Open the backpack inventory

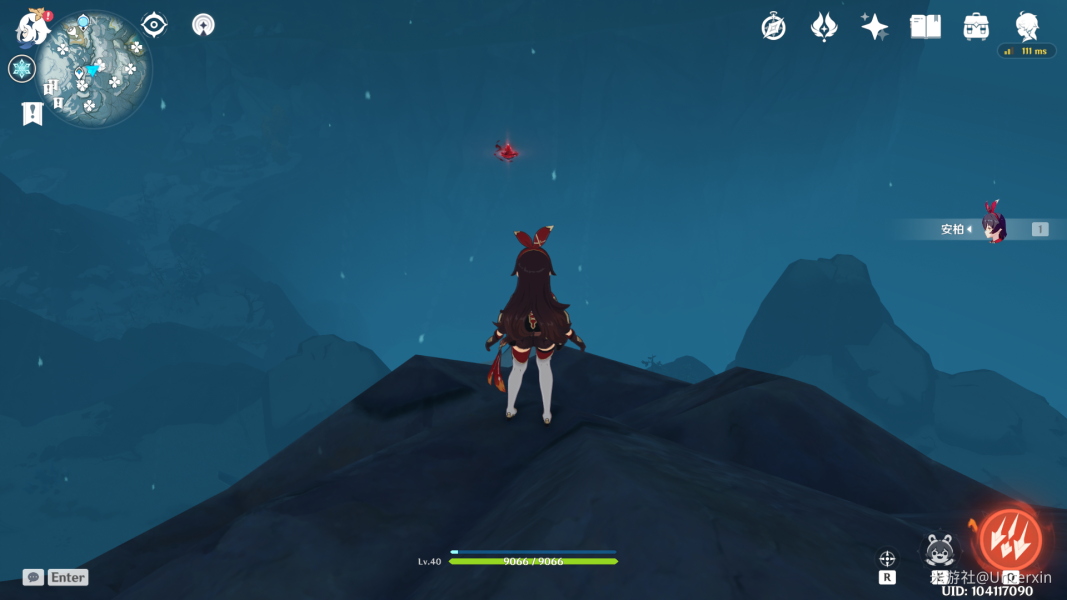[x=976, y=27]
